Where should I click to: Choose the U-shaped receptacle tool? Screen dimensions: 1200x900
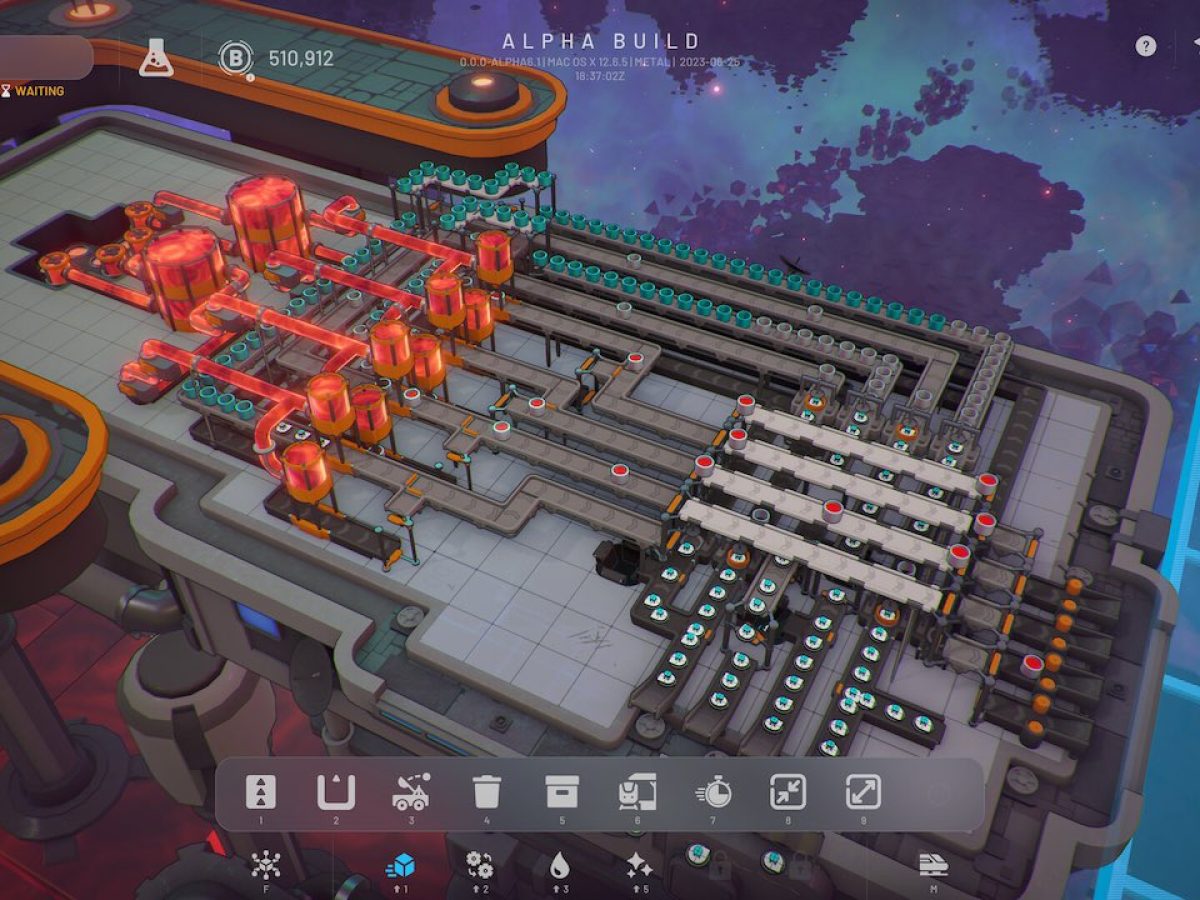click(336, 793)
